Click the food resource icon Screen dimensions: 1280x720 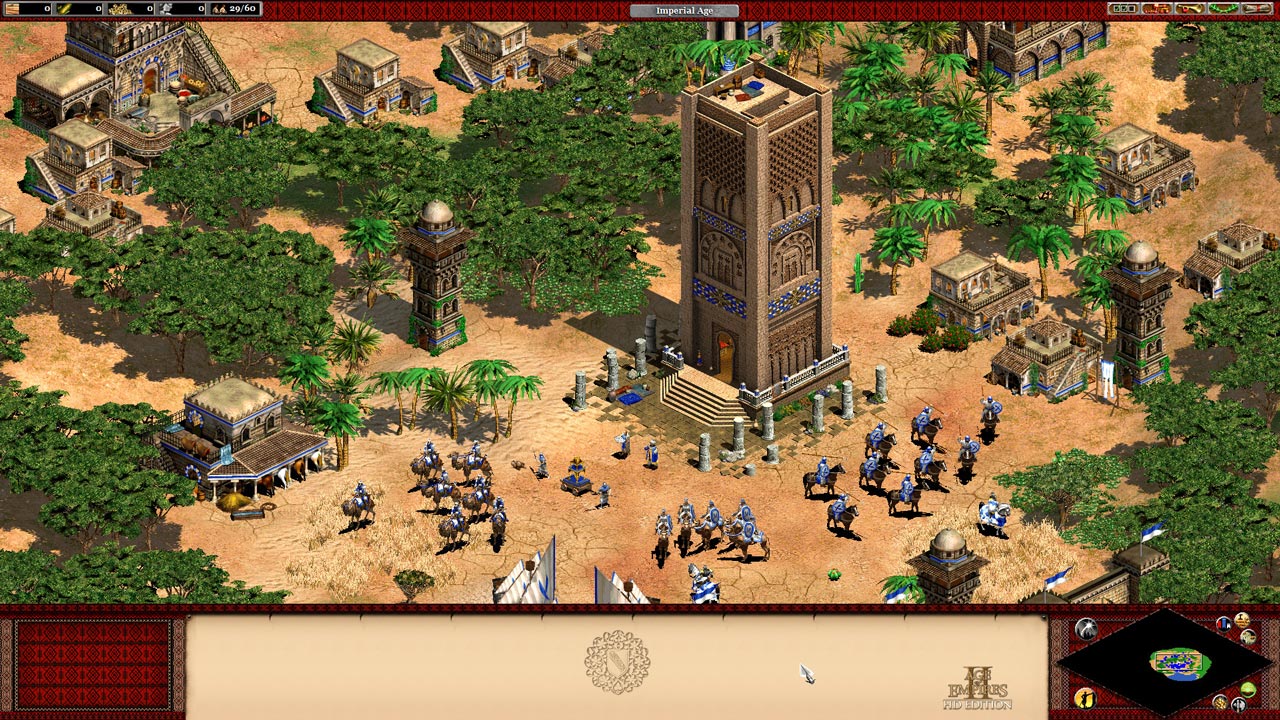62,9
